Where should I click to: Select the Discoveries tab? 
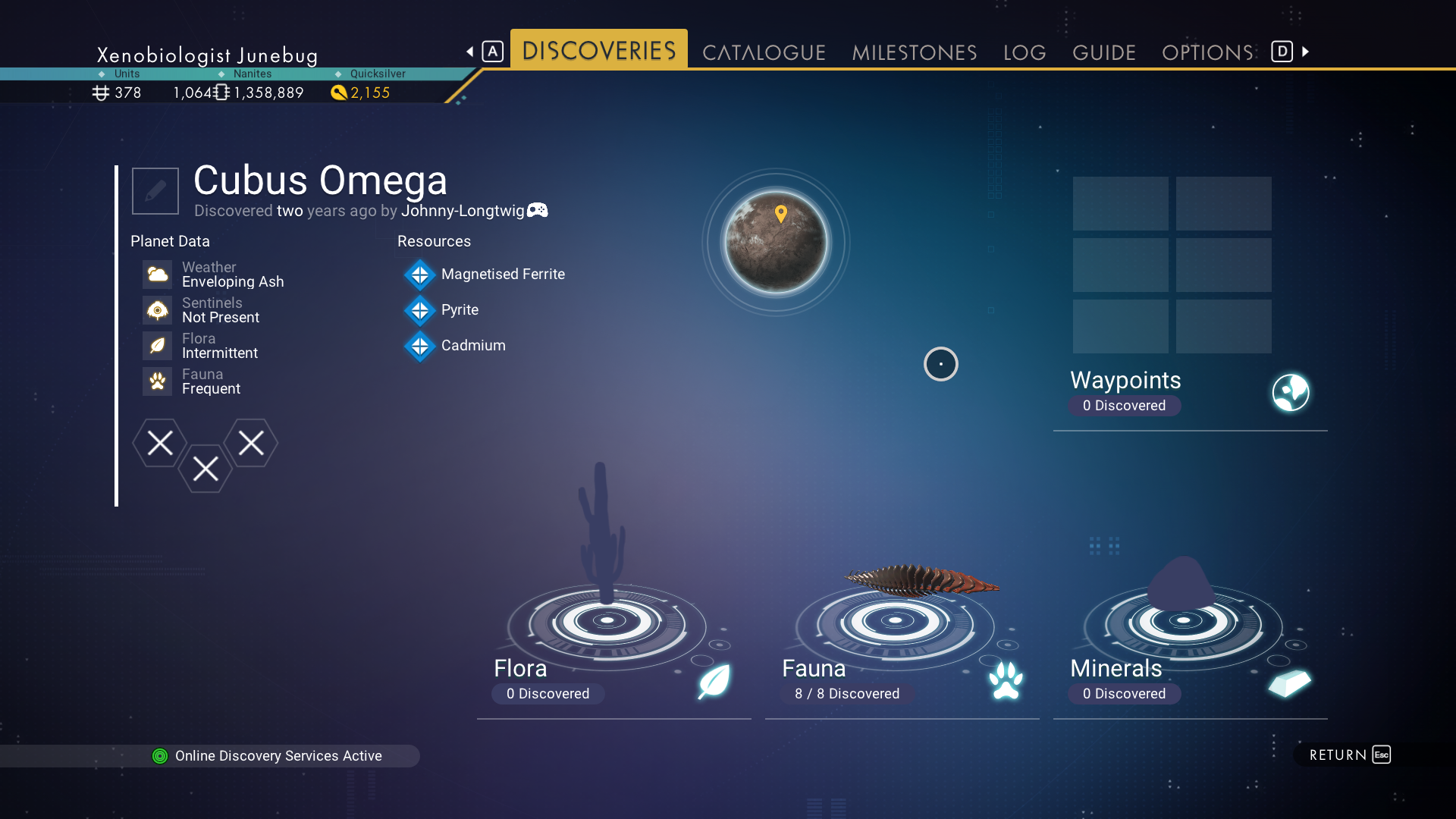tap(598, 50)
